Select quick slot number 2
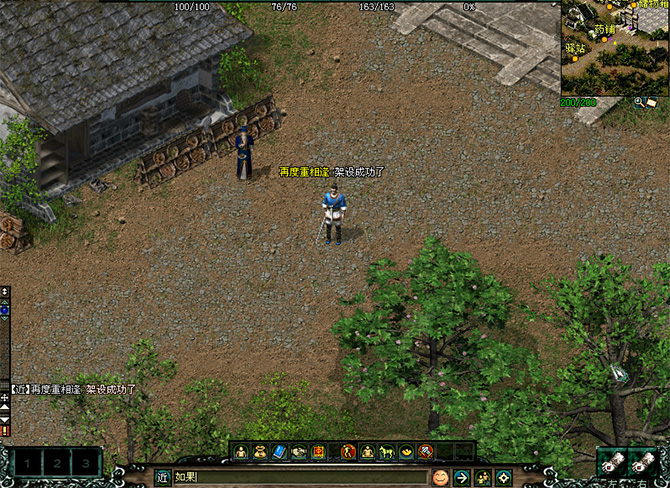Viewport: 670px width, 488px height. (60, 464)
